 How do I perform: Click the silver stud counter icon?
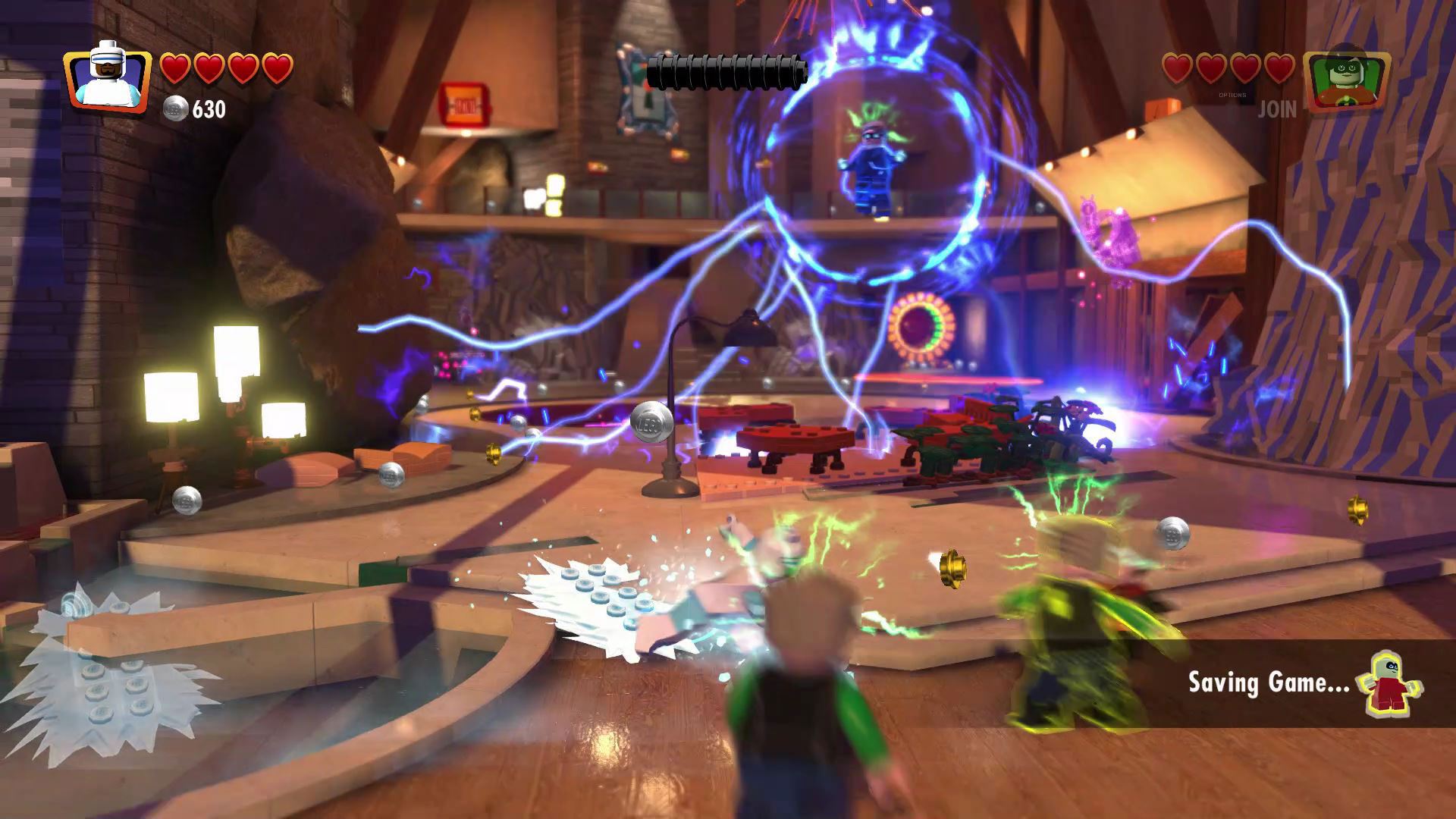(x=175, y=109)
